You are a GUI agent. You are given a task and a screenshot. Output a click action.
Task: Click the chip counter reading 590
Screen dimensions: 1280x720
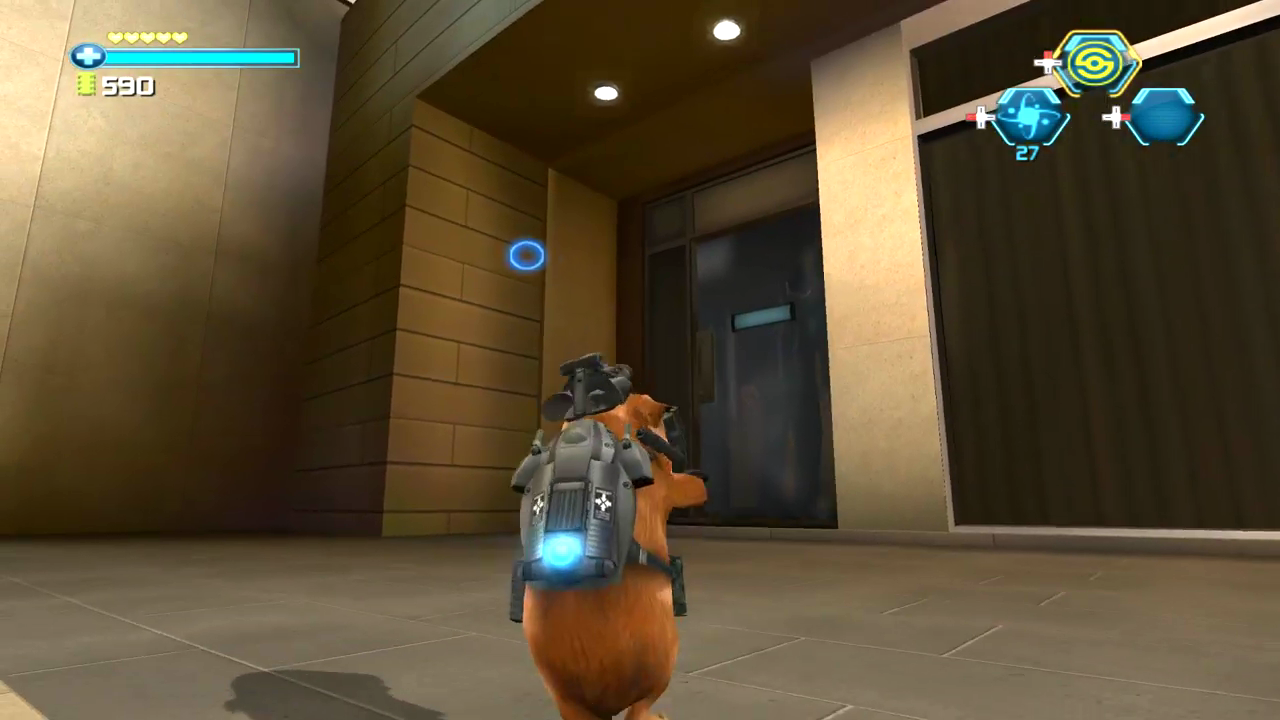coord(128,87)
